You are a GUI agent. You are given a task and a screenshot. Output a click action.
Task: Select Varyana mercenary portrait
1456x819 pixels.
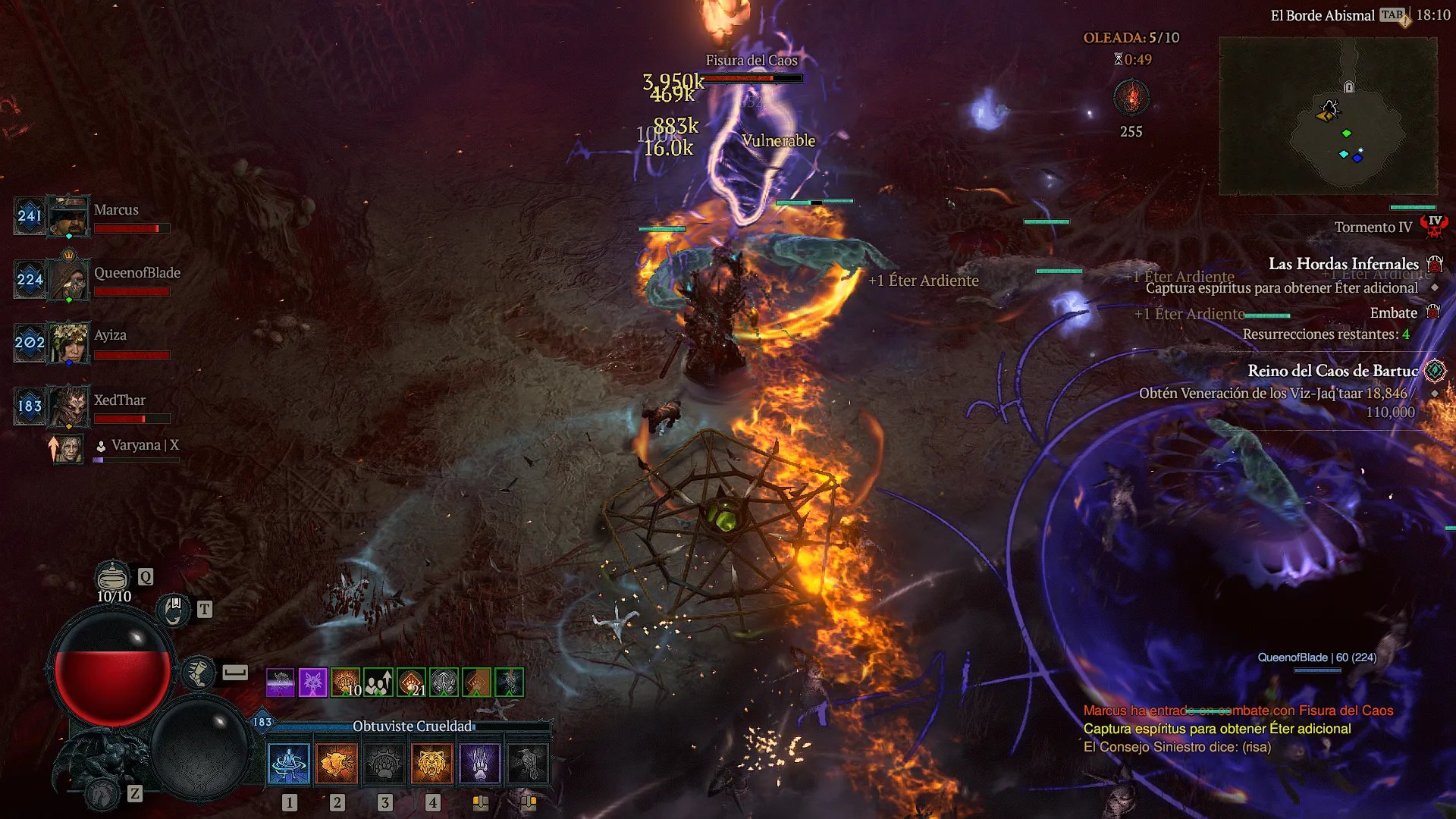(70, 449)
